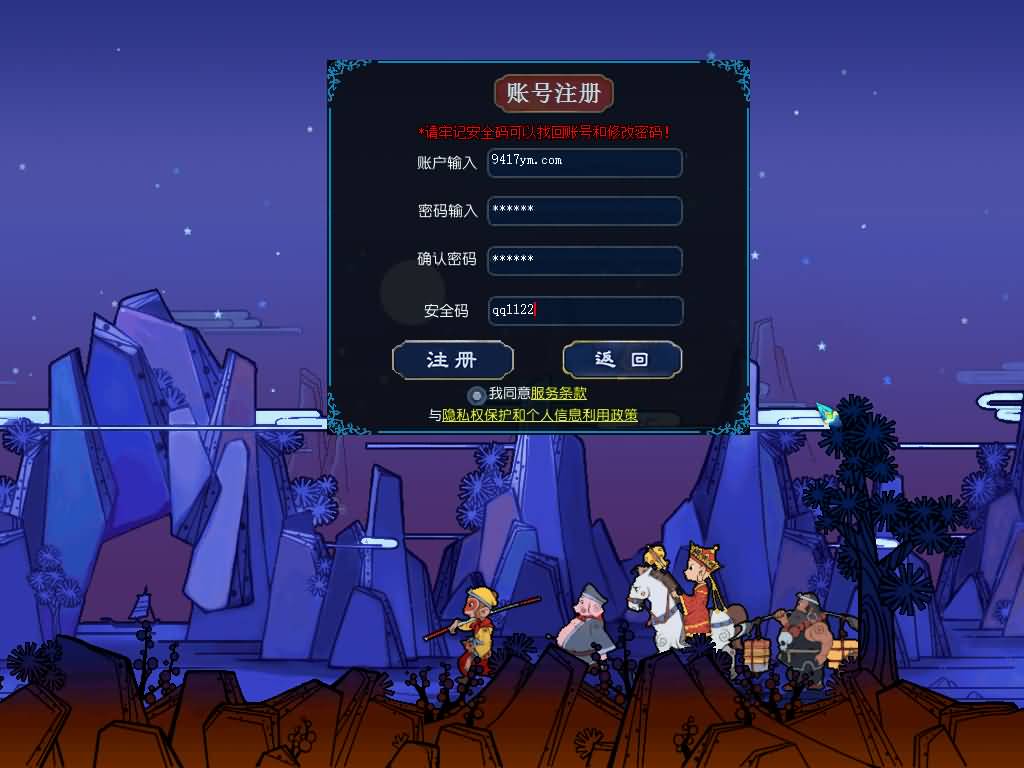Focus the 确认密码 confirm password field
This screenshot has width=1024, height=768.
click(585, 260)
